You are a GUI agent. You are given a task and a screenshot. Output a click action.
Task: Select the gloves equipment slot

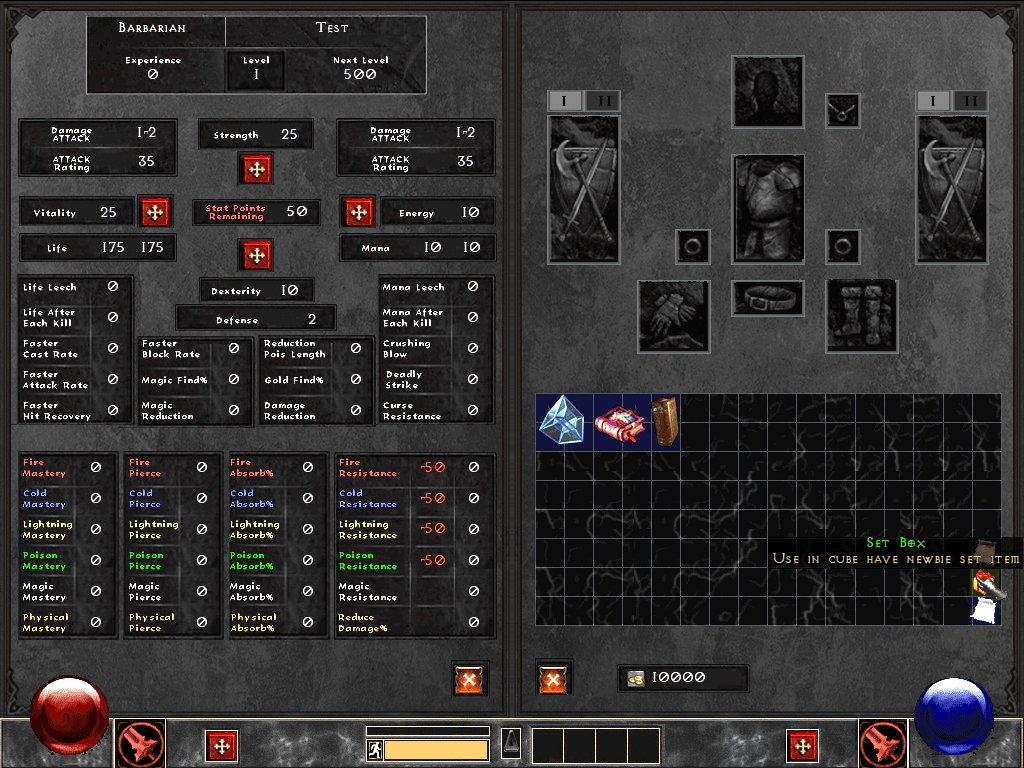coord(674,315)
